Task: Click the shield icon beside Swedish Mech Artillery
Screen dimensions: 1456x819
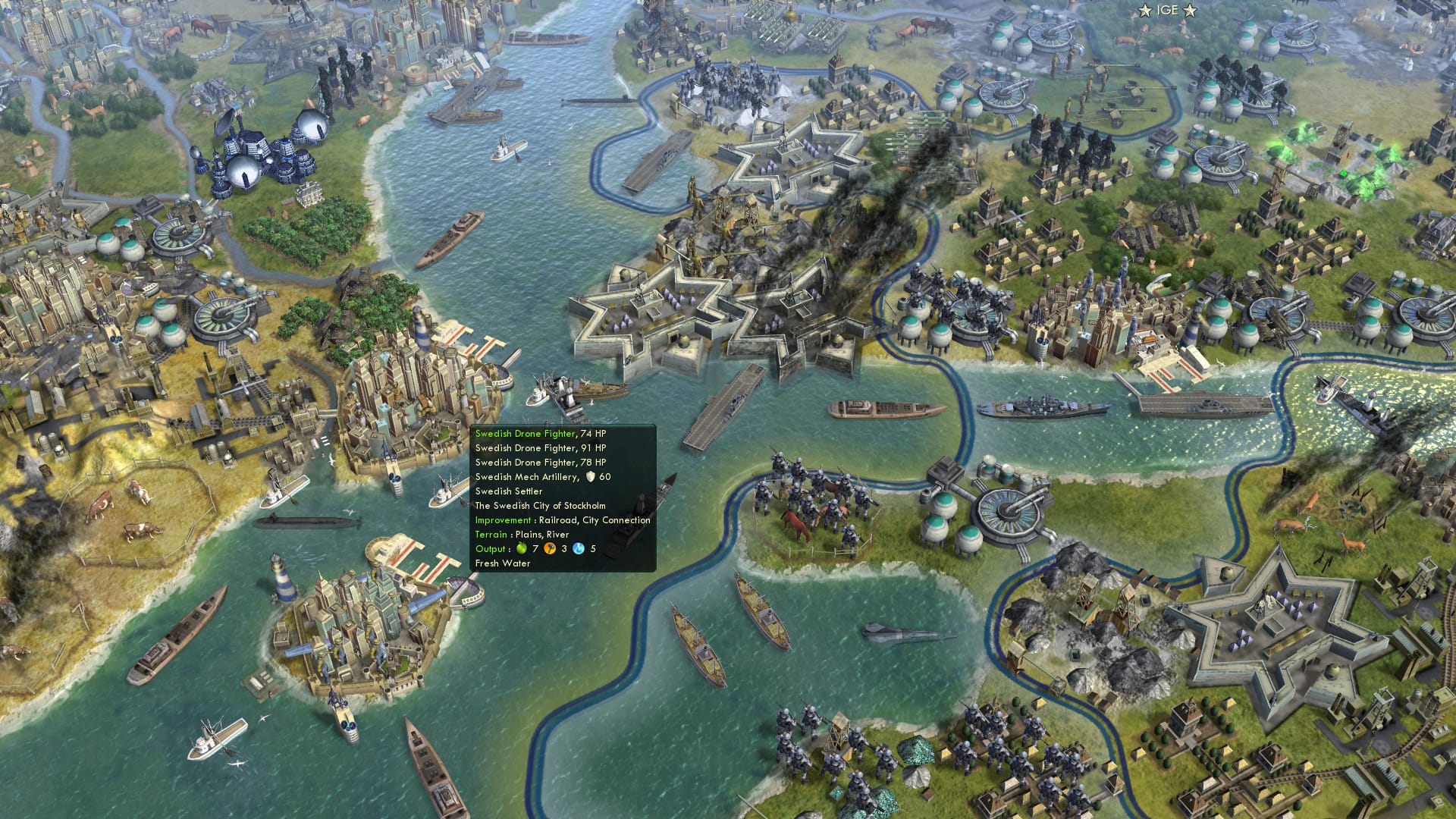Action: click(x=591, y=477)
